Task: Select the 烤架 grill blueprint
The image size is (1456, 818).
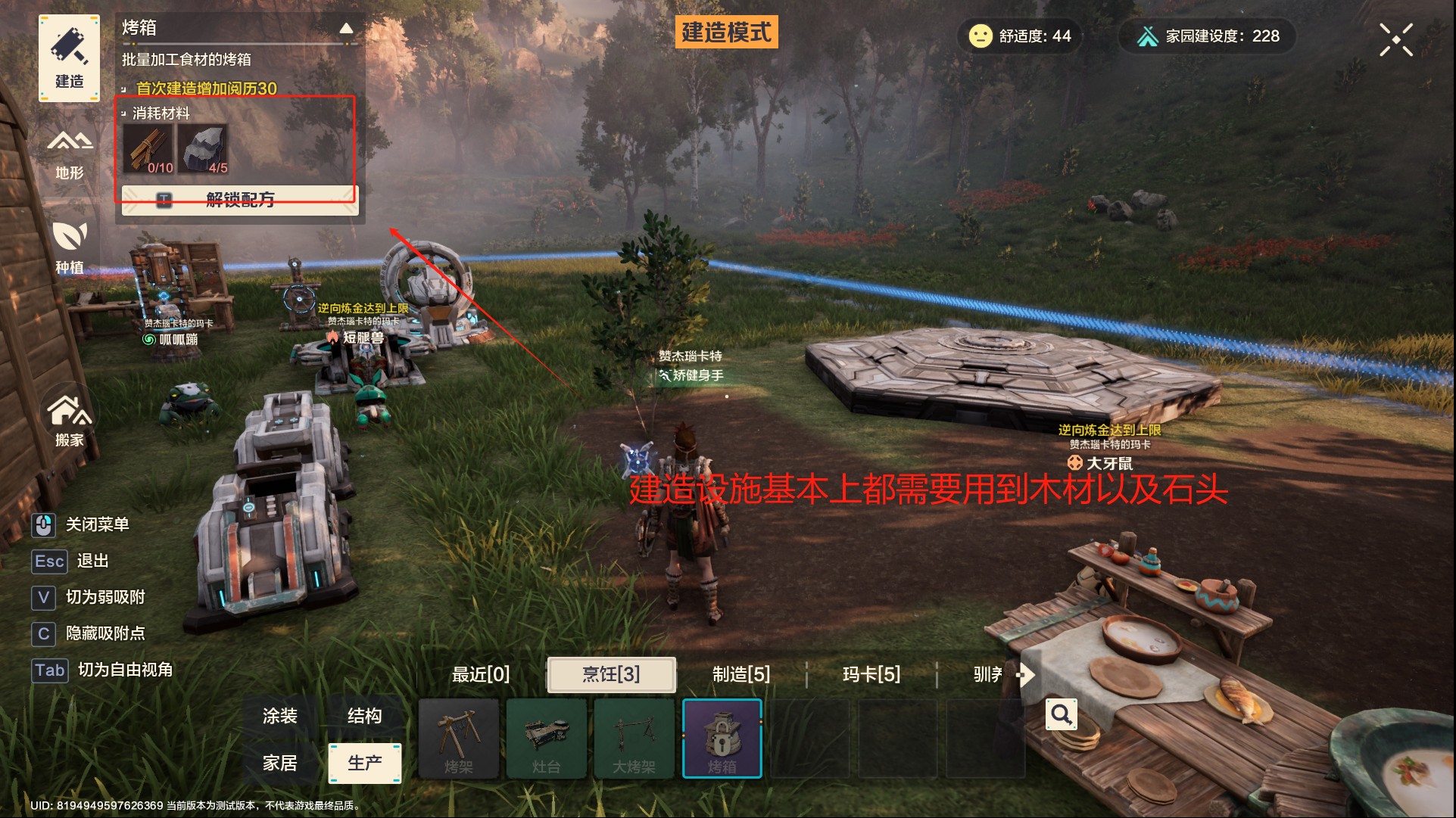Action: pos(460,738)
